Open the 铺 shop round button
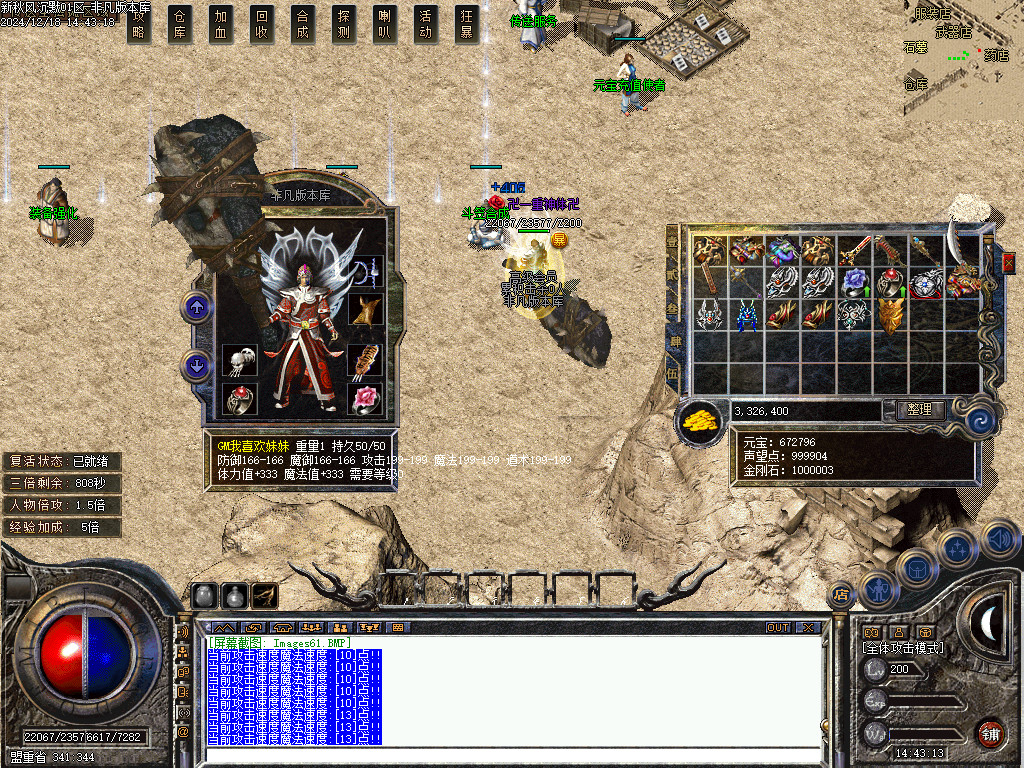This screenshot has width=1024, height=768. pos(990,733)
